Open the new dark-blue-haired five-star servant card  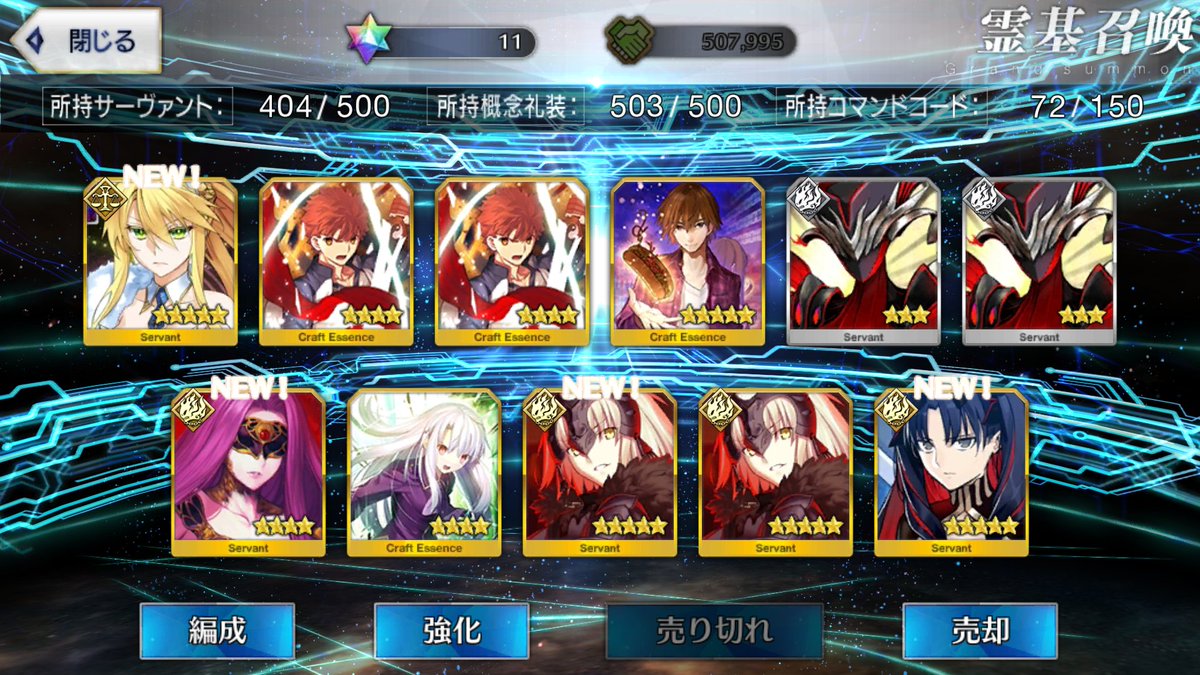951,472
